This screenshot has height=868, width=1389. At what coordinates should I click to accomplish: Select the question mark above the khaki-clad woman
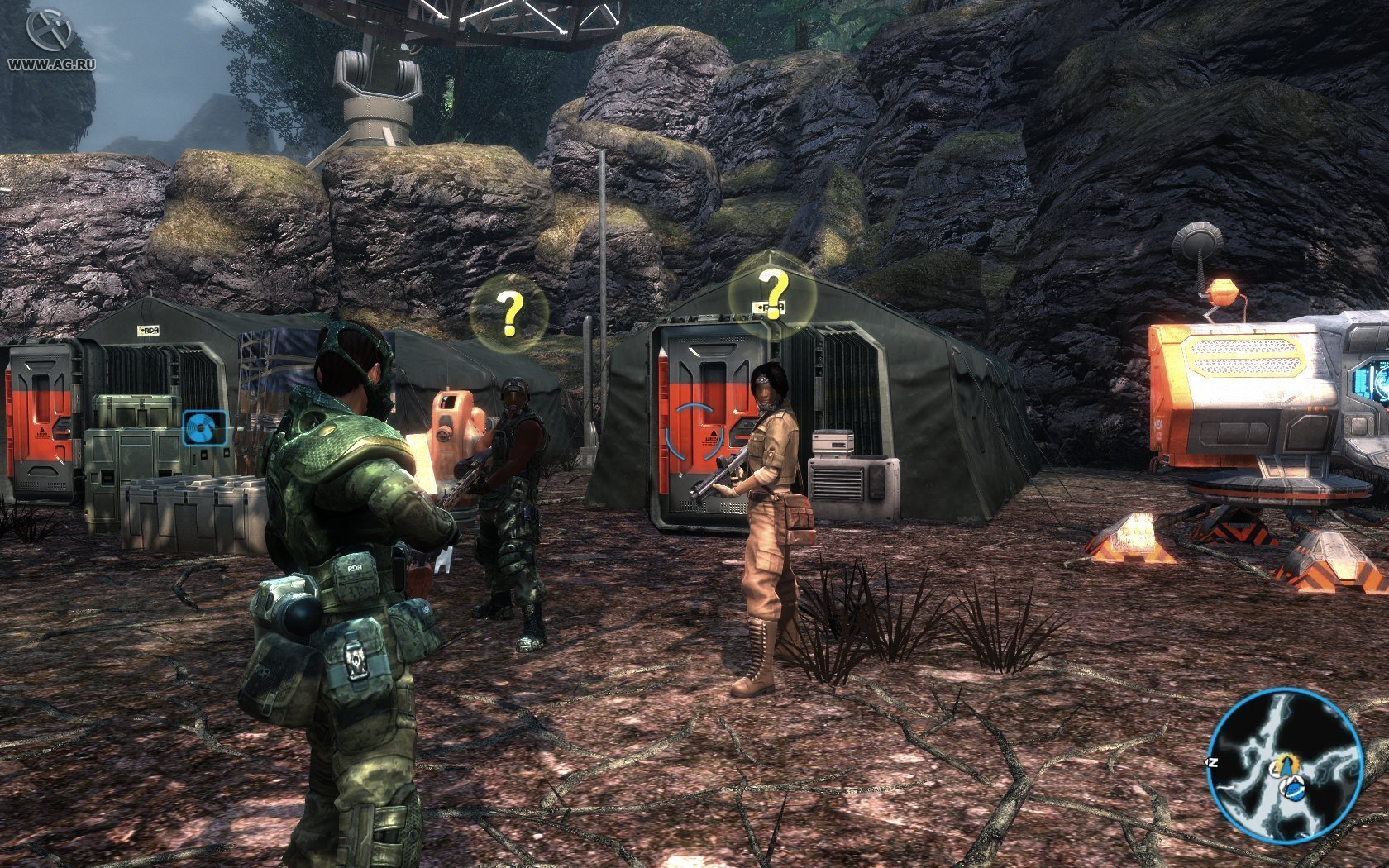pyautogui.click(x=774, y=292)
